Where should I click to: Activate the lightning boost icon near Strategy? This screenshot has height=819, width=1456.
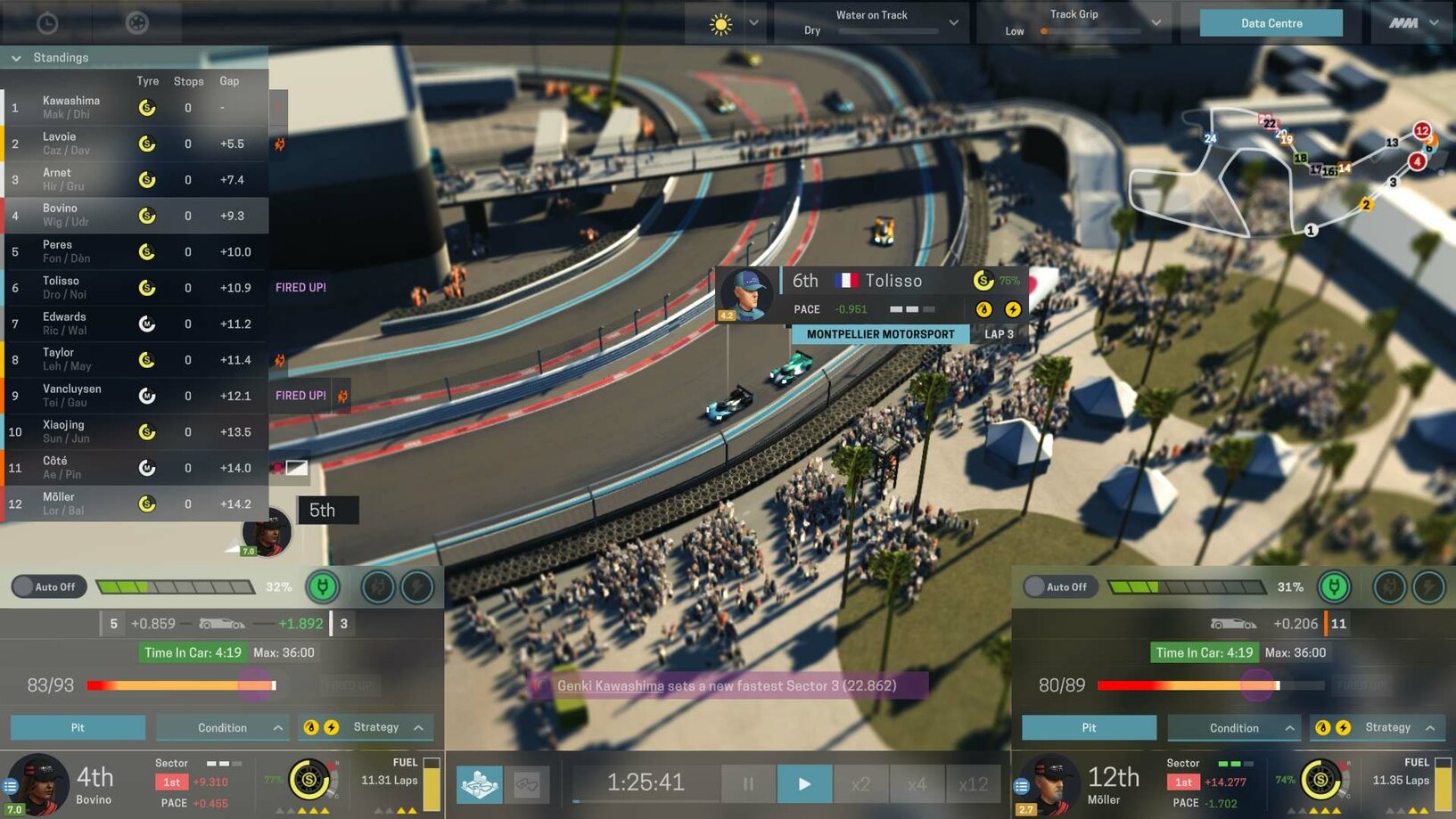point(333,727)
